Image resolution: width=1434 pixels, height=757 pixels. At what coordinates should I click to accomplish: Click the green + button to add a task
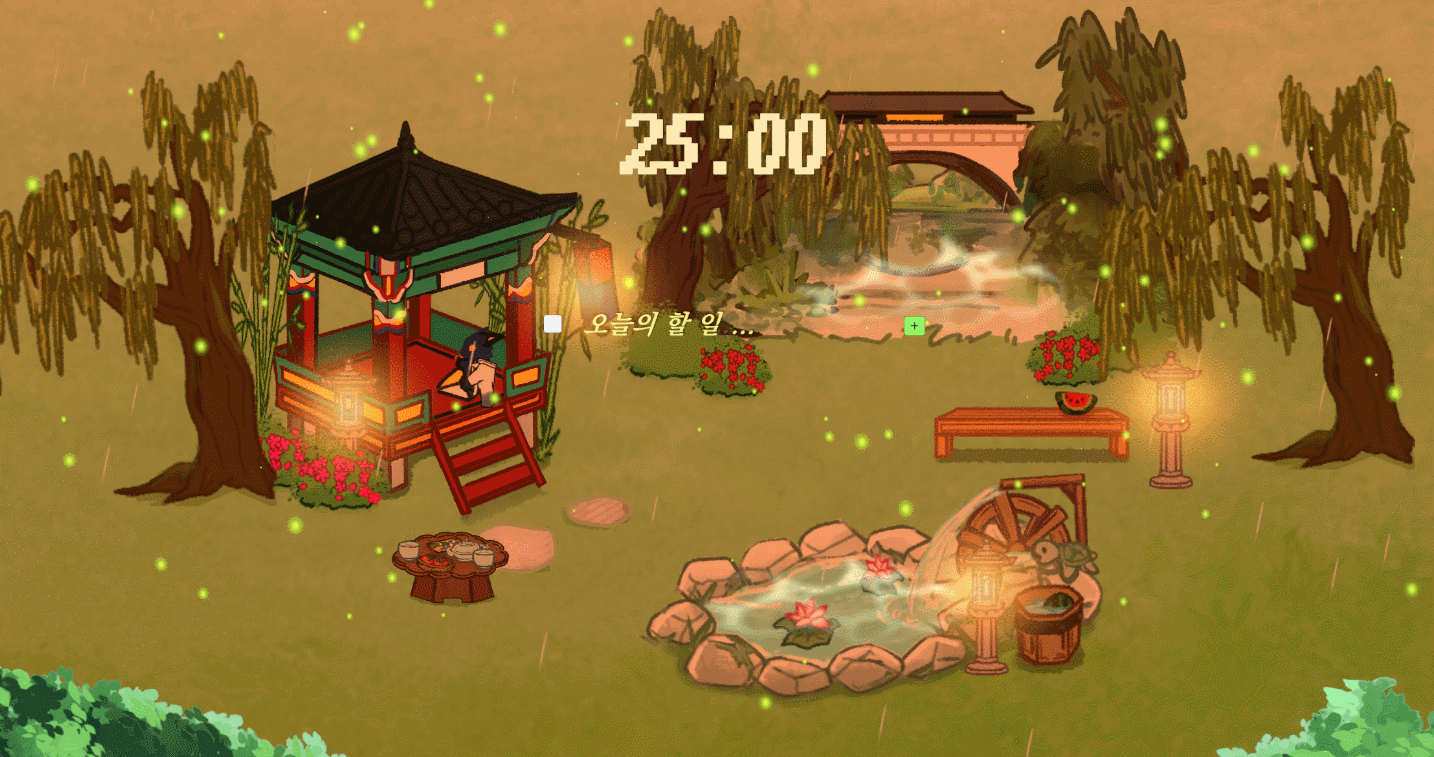tap(914, 325)
